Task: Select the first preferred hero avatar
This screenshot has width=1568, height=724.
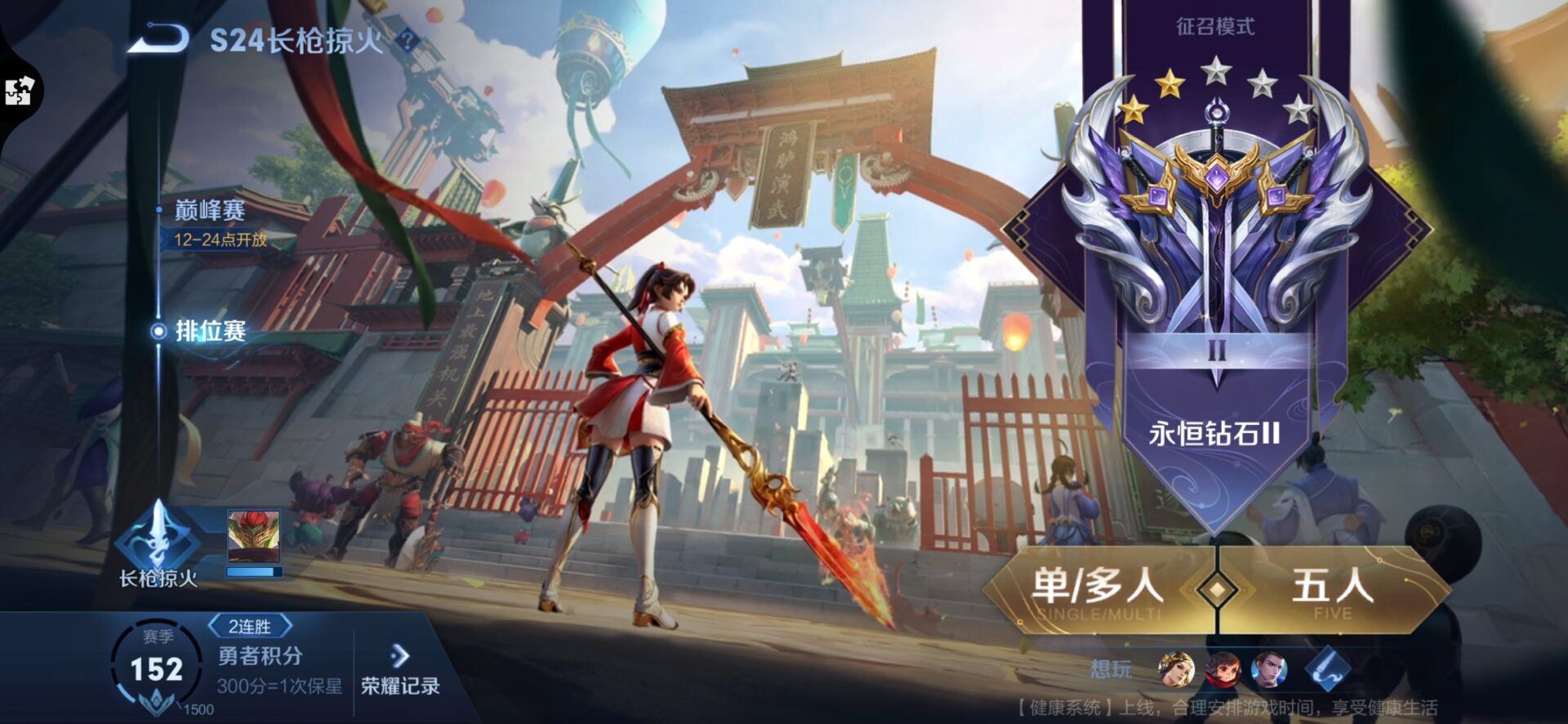Action: [x=1176, y=669]
